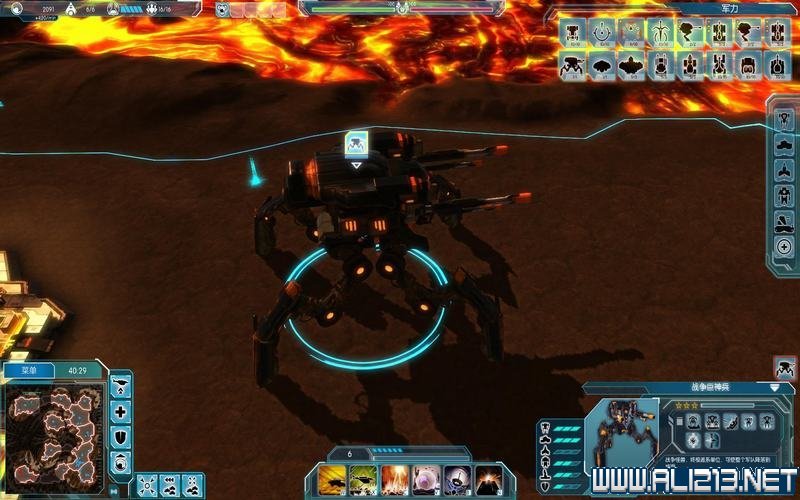Activate the shield defense command
This screenshot has width=800, height=500.
click(x=121, y=437)
